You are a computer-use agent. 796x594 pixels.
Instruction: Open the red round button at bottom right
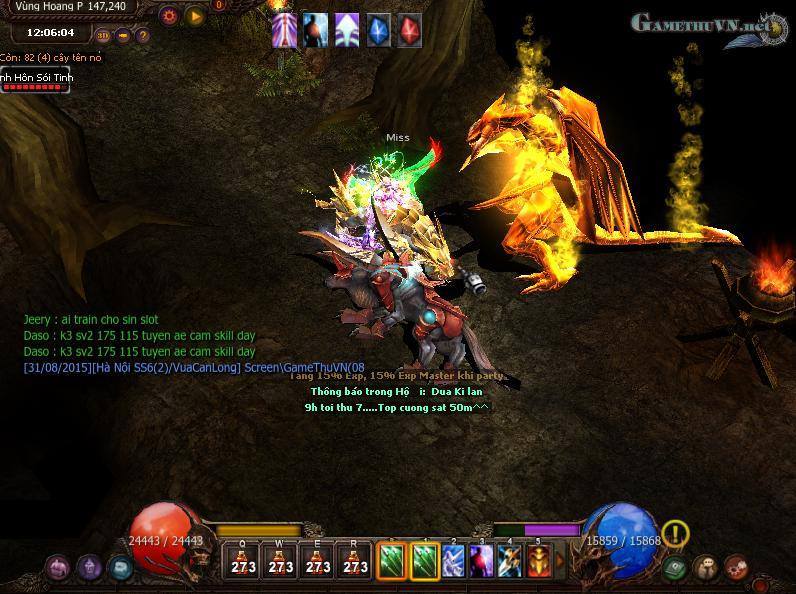(737, 567)
